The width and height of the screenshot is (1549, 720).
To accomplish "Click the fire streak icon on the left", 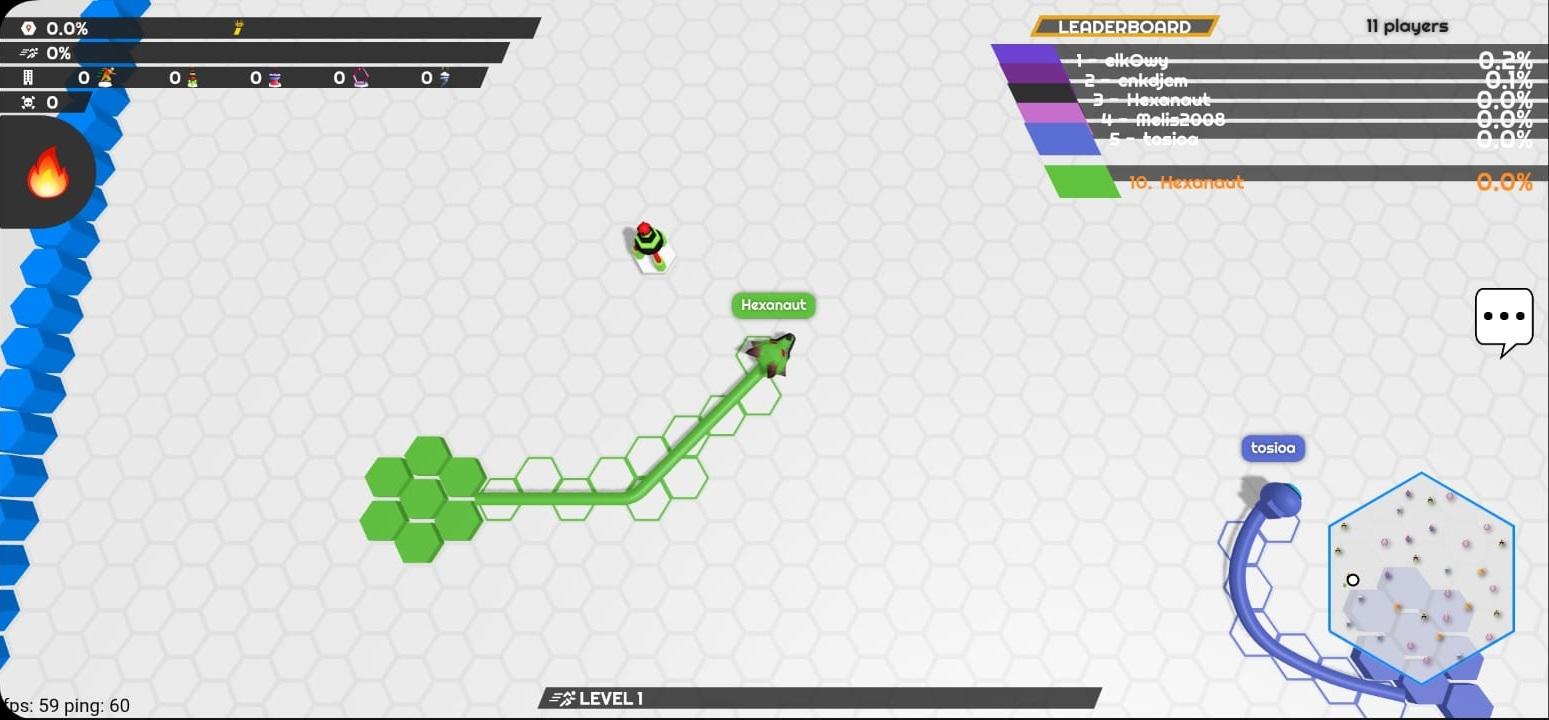I will click(47, 170).
